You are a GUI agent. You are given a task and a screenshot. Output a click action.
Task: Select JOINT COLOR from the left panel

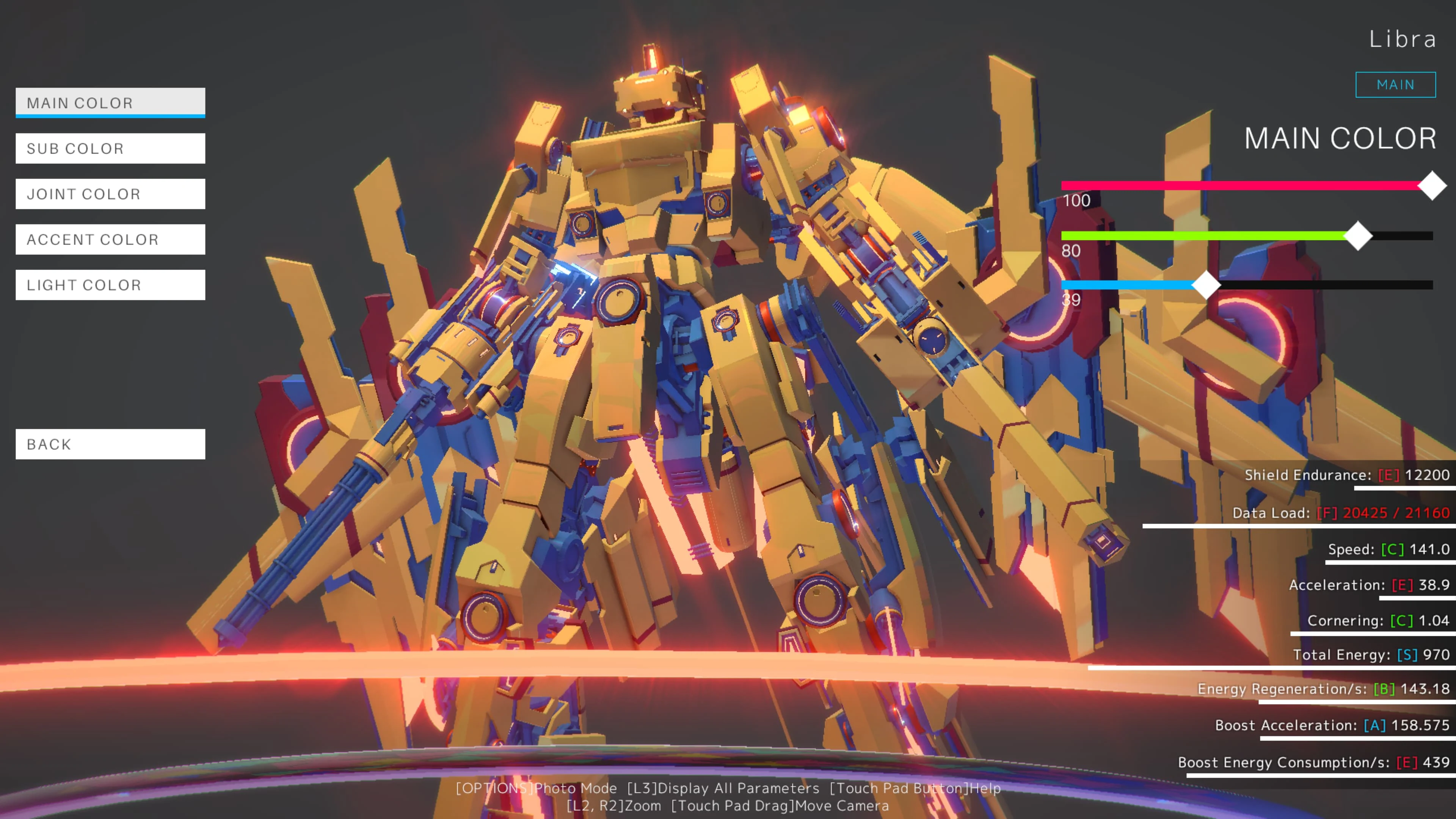click(x=110, y=194)
